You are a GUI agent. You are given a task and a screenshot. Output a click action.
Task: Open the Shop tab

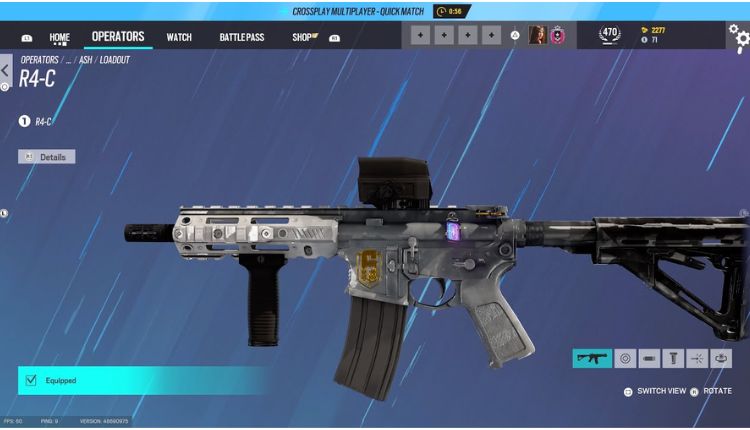[x=303, y=38]
